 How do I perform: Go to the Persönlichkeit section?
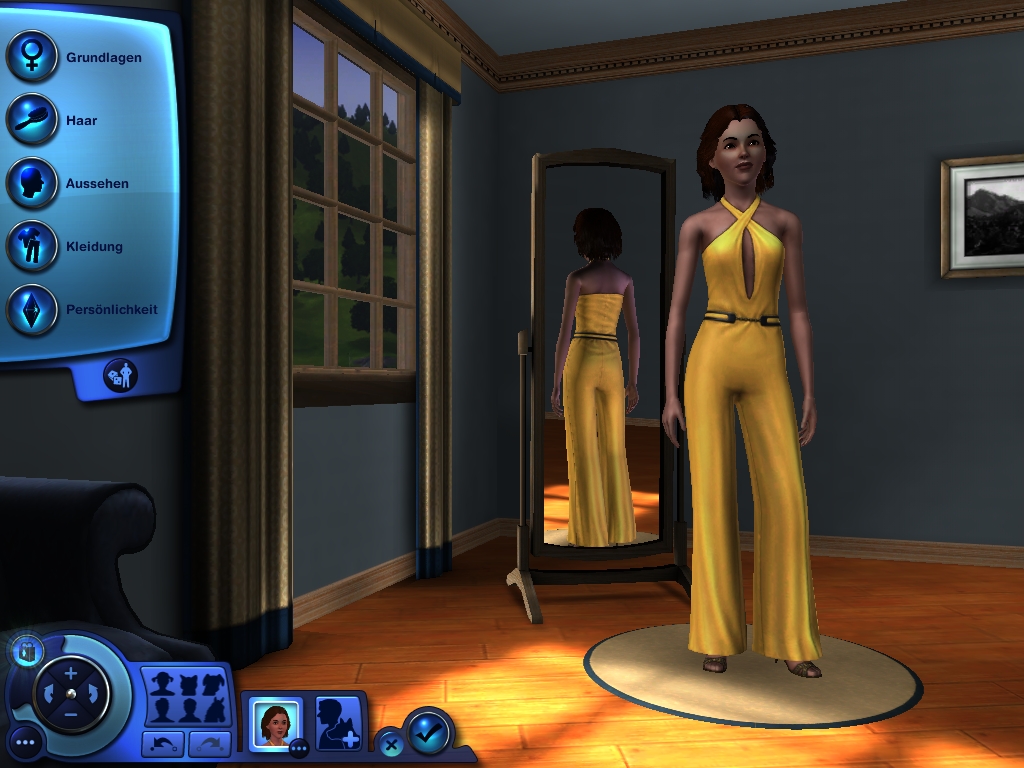32,309
